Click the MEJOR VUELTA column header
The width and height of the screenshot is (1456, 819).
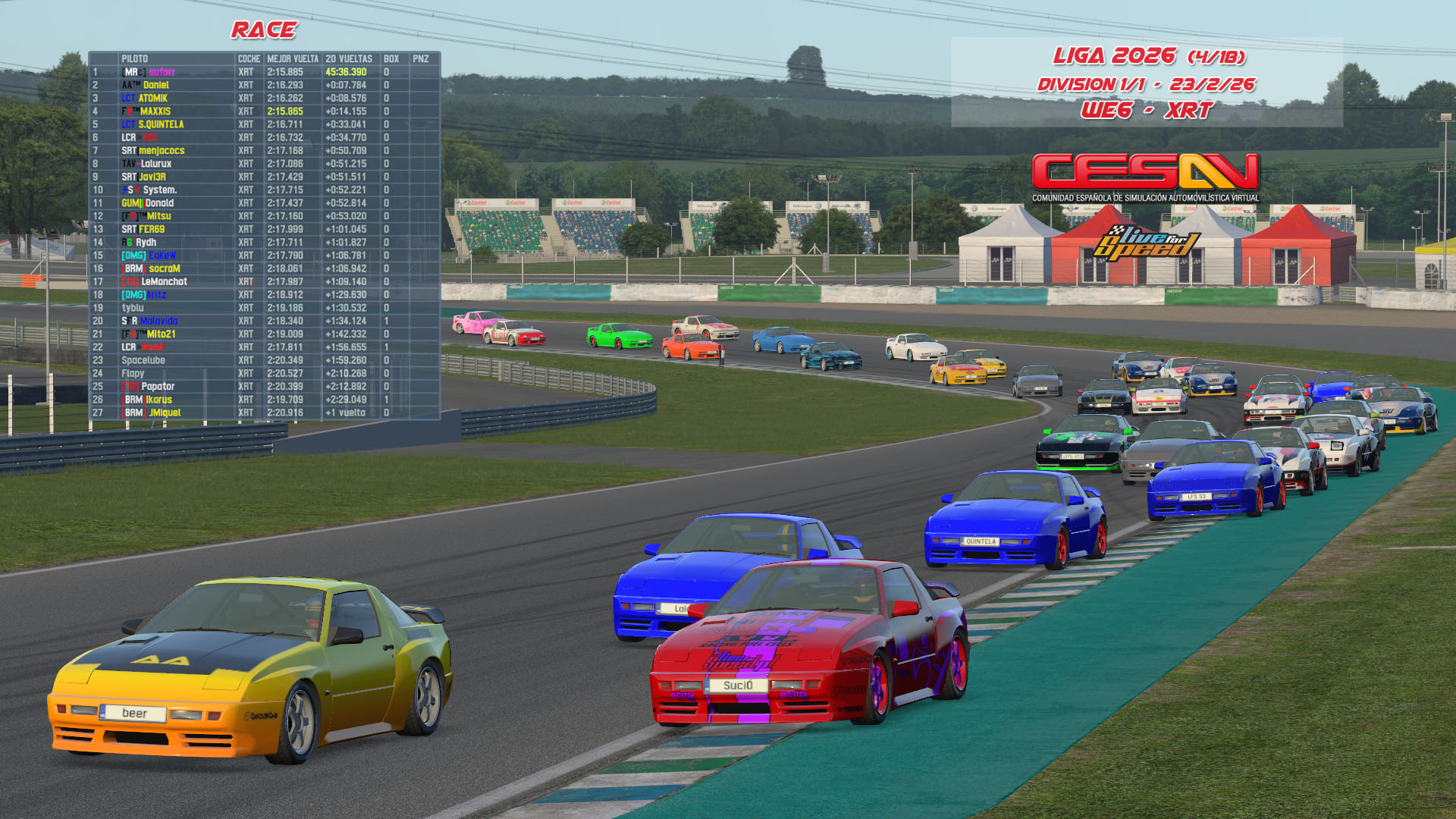293,58
